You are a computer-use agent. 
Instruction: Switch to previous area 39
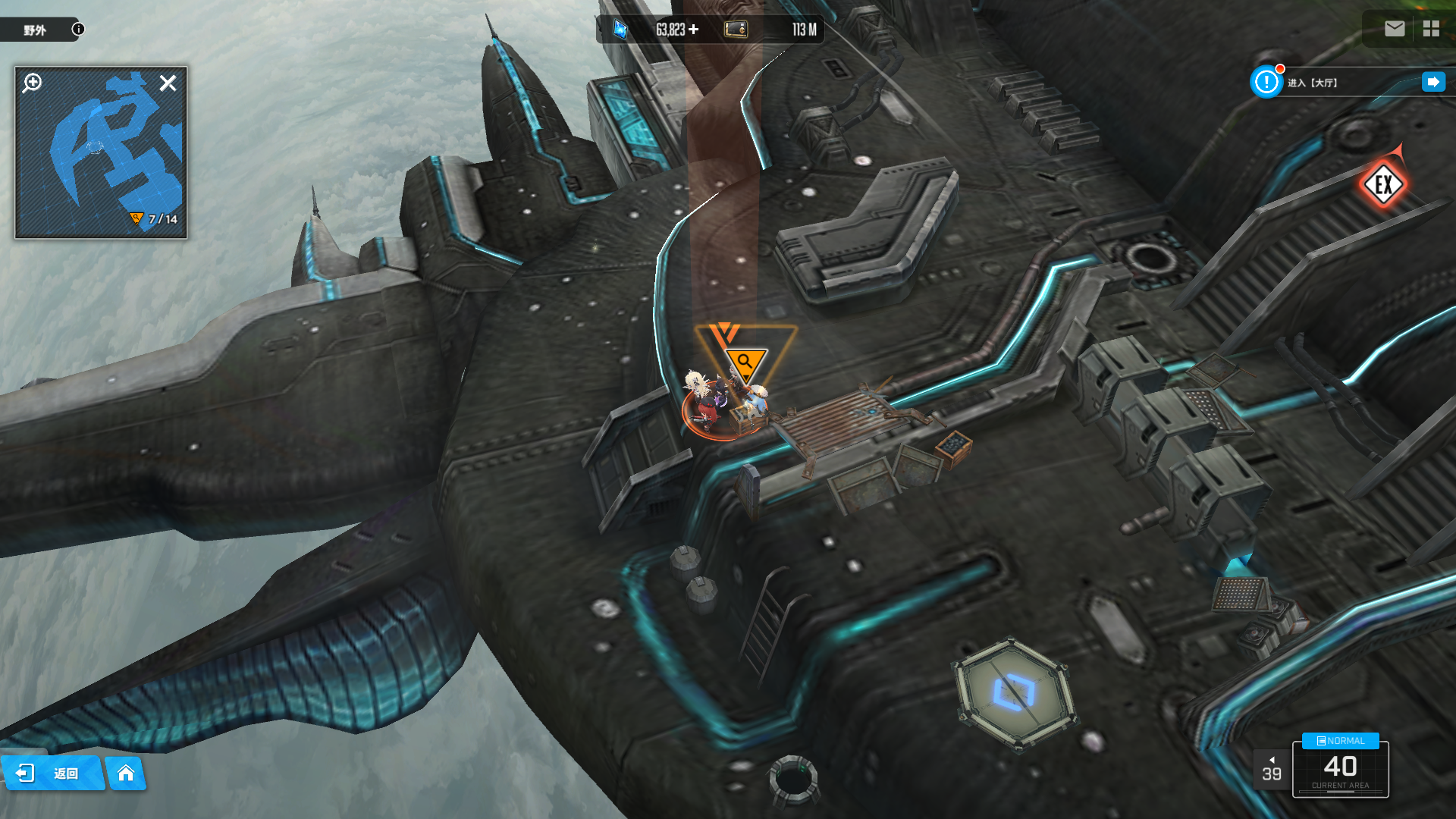point(1272,770)
